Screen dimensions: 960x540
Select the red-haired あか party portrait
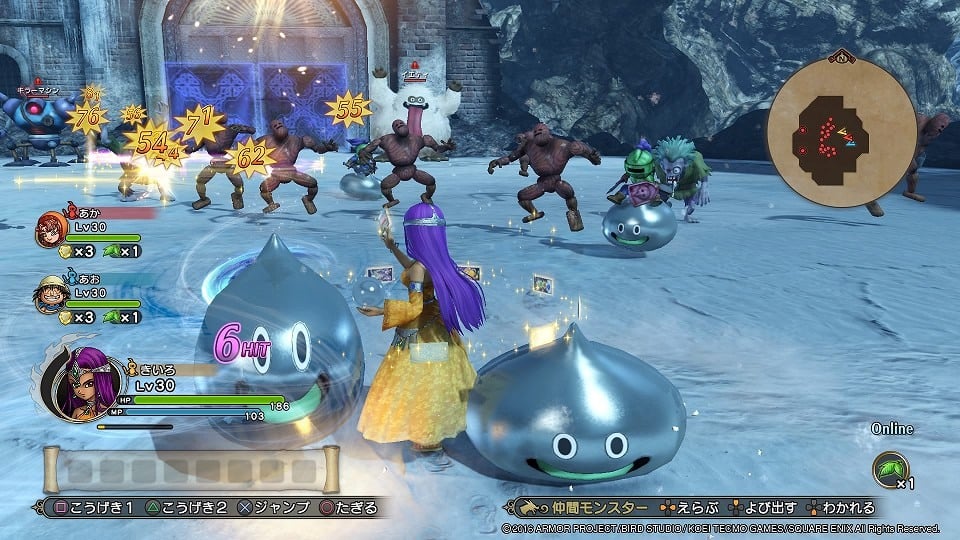[50, 229]
